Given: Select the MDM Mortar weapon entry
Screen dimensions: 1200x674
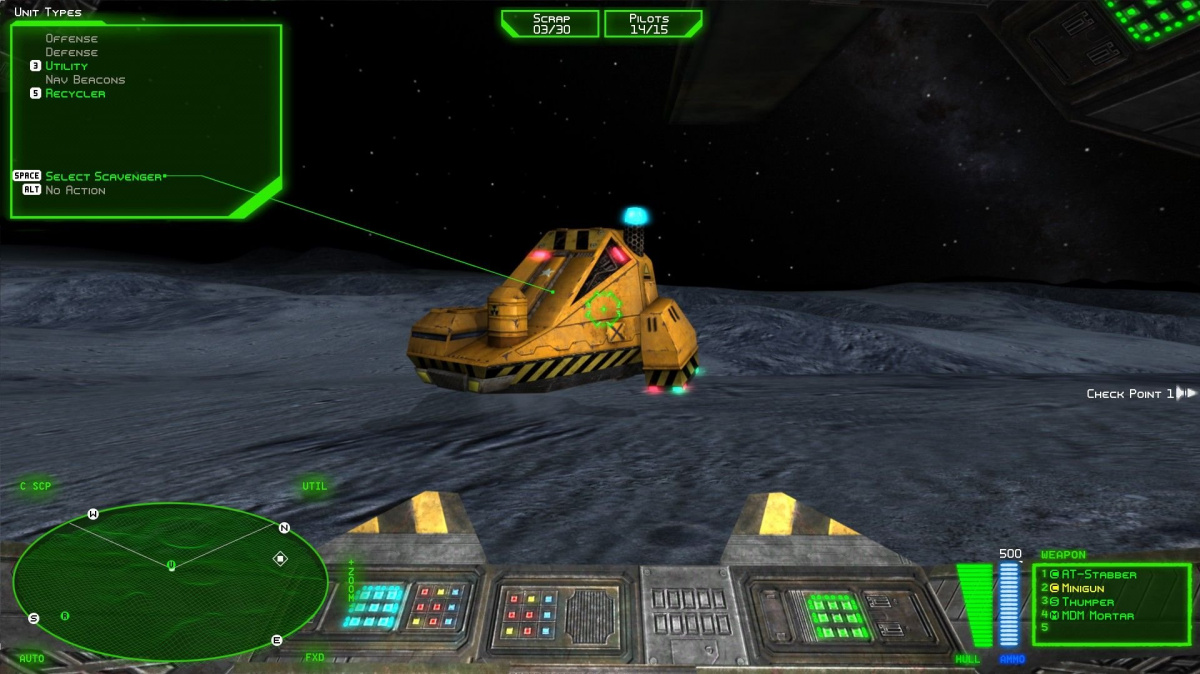Looking at the screenshot, I should click(1097, 615).
